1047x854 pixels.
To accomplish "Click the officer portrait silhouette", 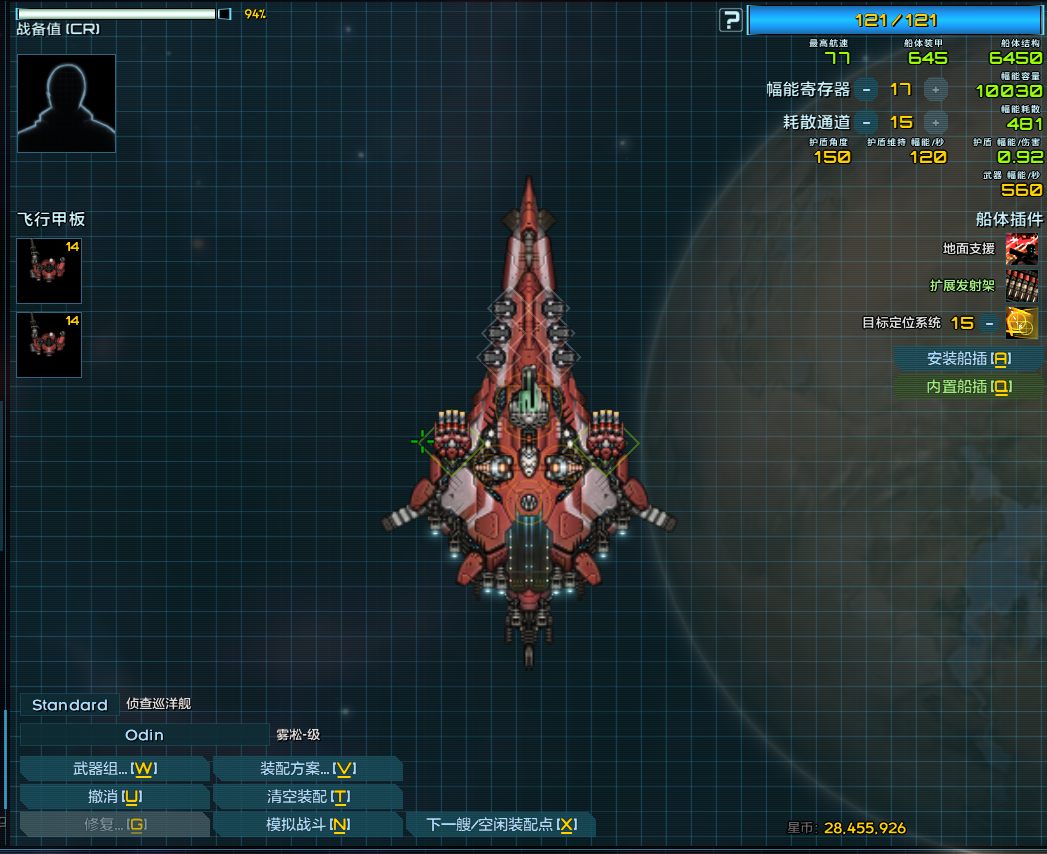I will point(66,103).
